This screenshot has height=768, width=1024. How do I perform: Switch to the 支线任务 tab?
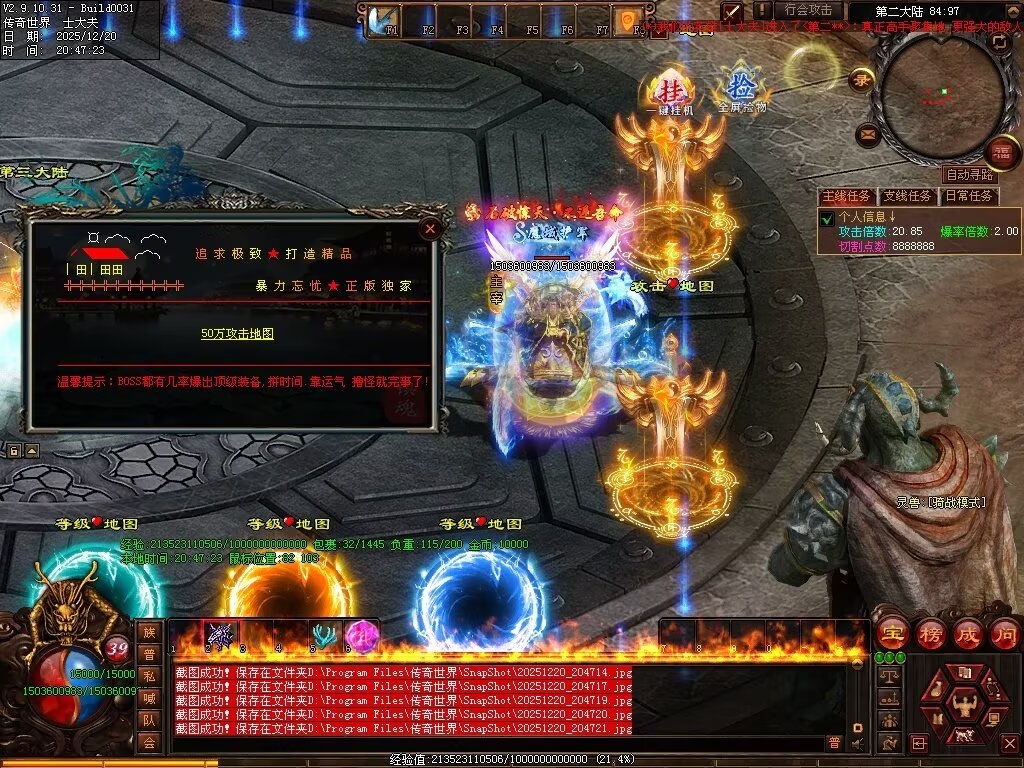[908, 196]
